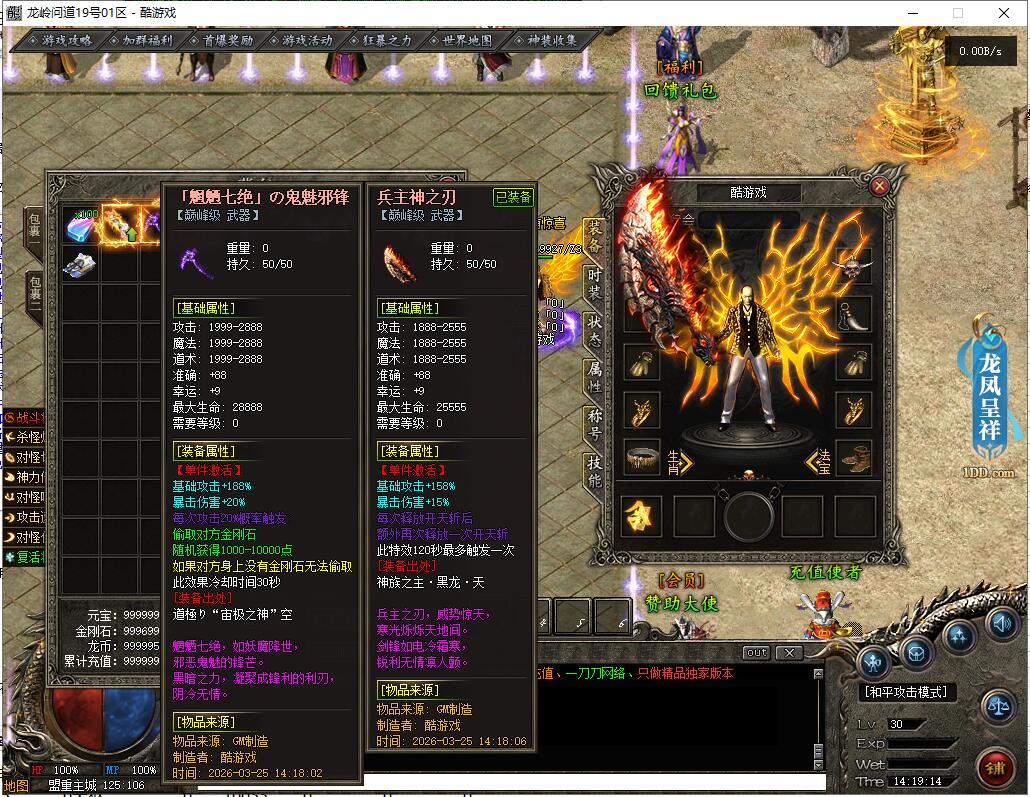Image resolution: width=1030 pixels, height=797 pixels.
Task: Switch to the 称号 titles tab
Action: click(x=595, y=423)
